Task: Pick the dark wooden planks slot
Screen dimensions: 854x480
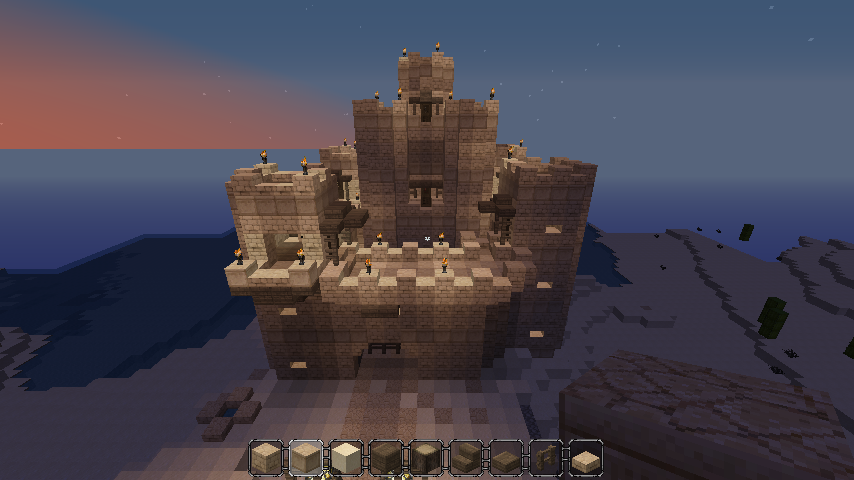Action: coord(386,457)
